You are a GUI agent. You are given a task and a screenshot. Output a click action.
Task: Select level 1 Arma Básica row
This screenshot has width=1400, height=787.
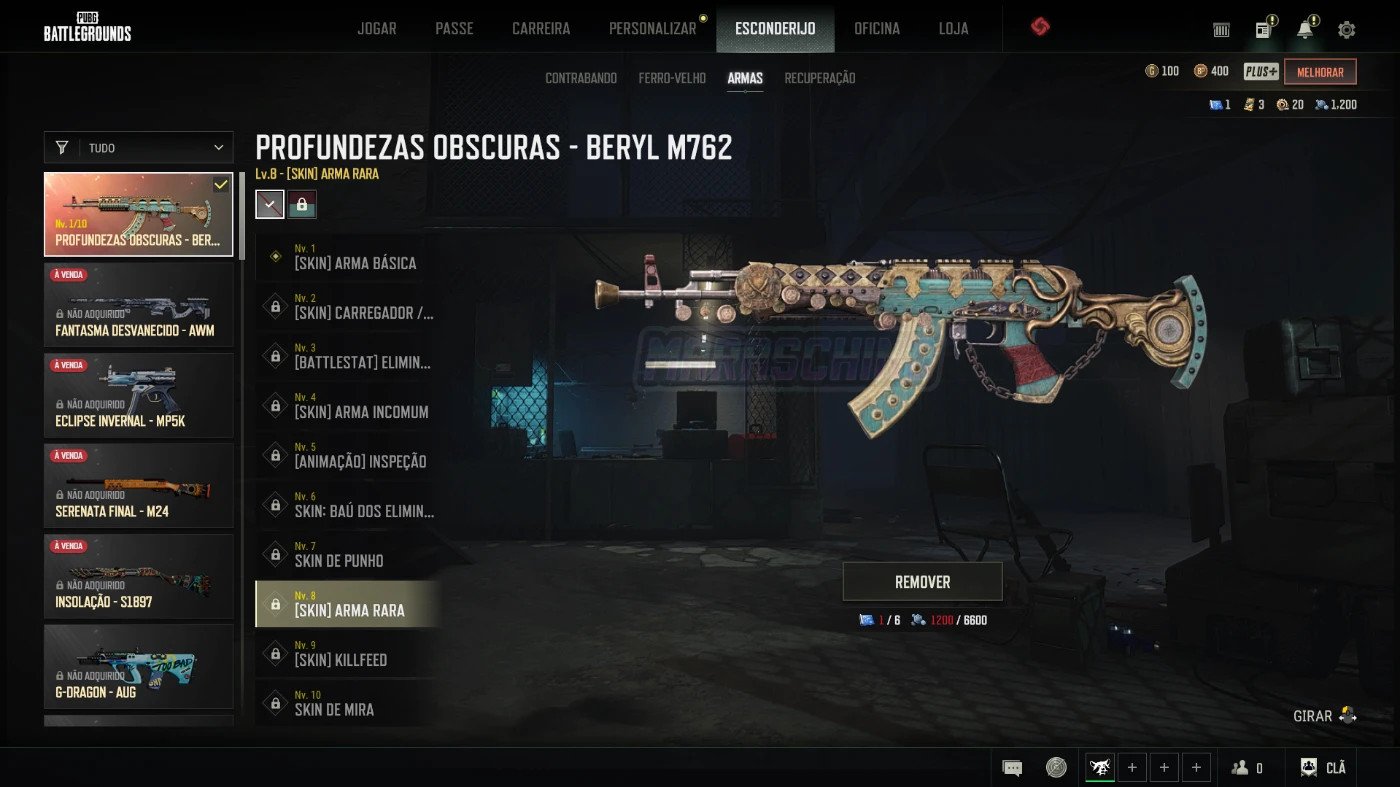tap(346, 257)
